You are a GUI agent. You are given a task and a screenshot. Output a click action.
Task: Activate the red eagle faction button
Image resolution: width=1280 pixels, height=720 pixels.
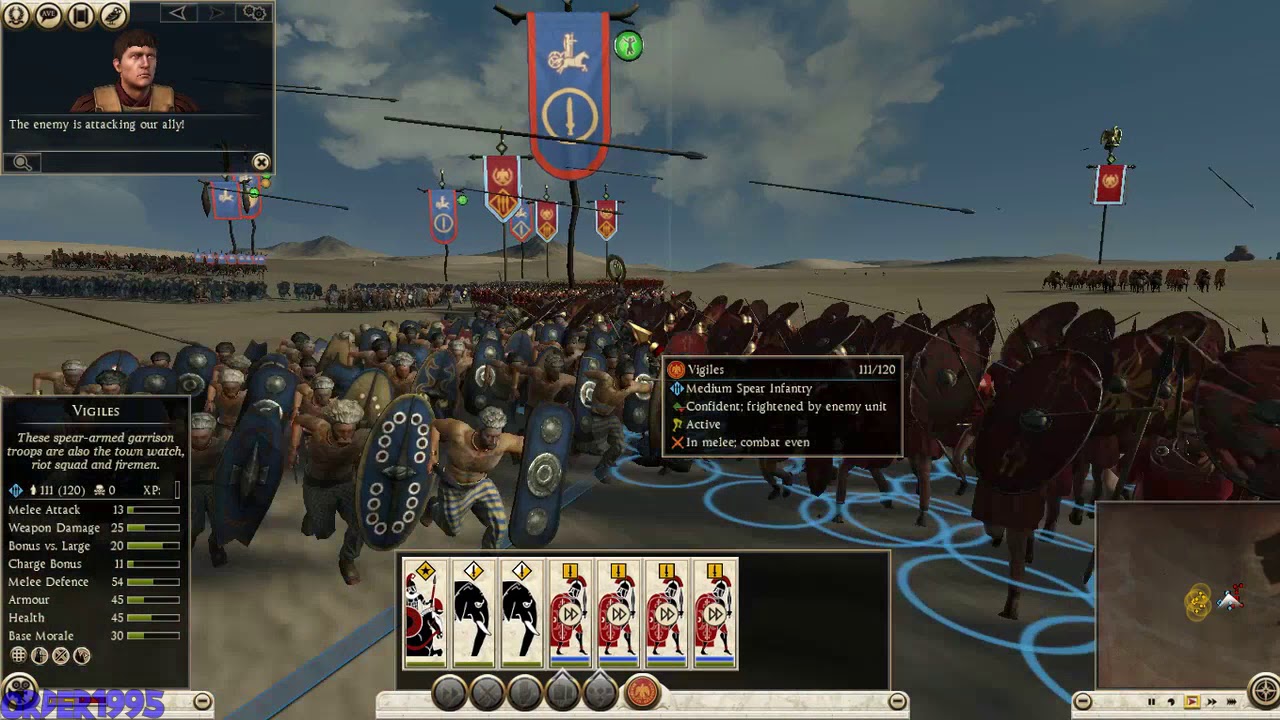click(642, 692)
